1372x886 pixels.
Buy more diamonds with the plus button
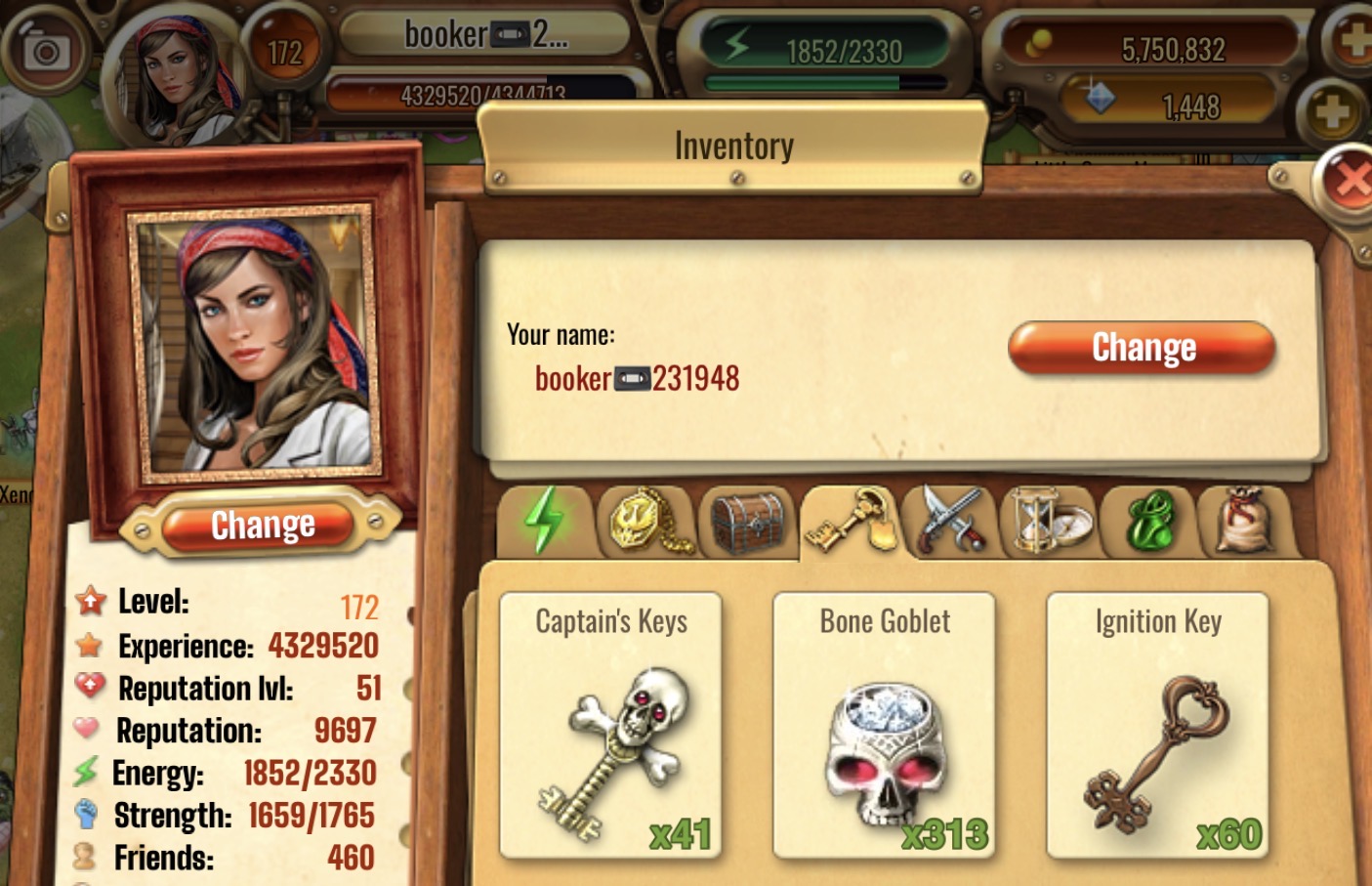coord(1332,110)
